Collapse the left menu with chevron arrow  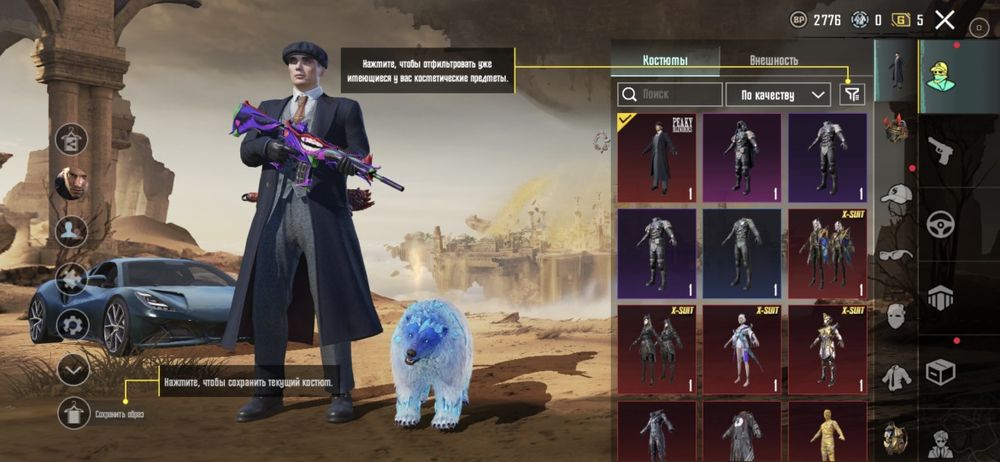tap(73, 369)
